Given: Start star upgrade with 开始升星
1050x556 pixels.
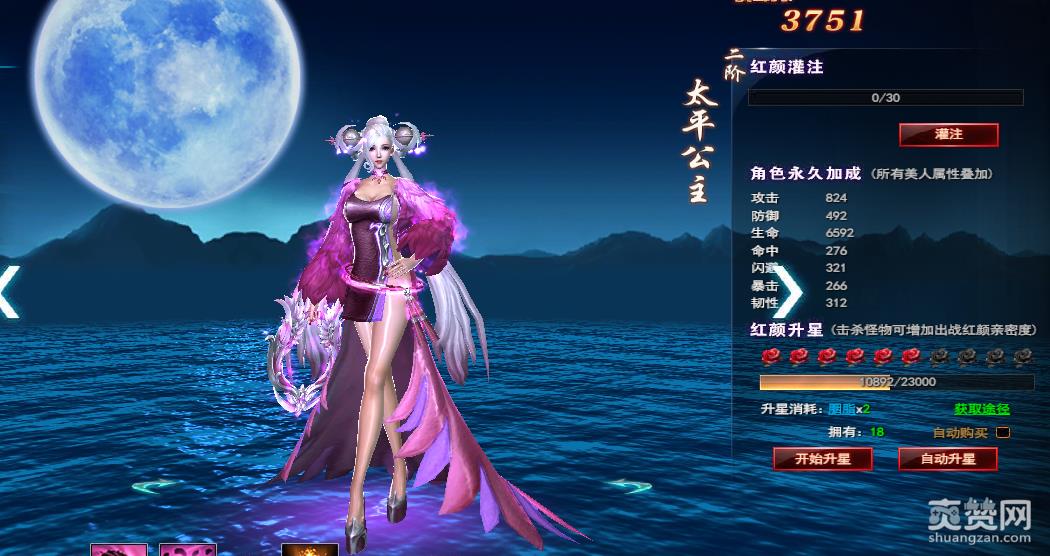Looking at the screenshot, I should (822, 459).
